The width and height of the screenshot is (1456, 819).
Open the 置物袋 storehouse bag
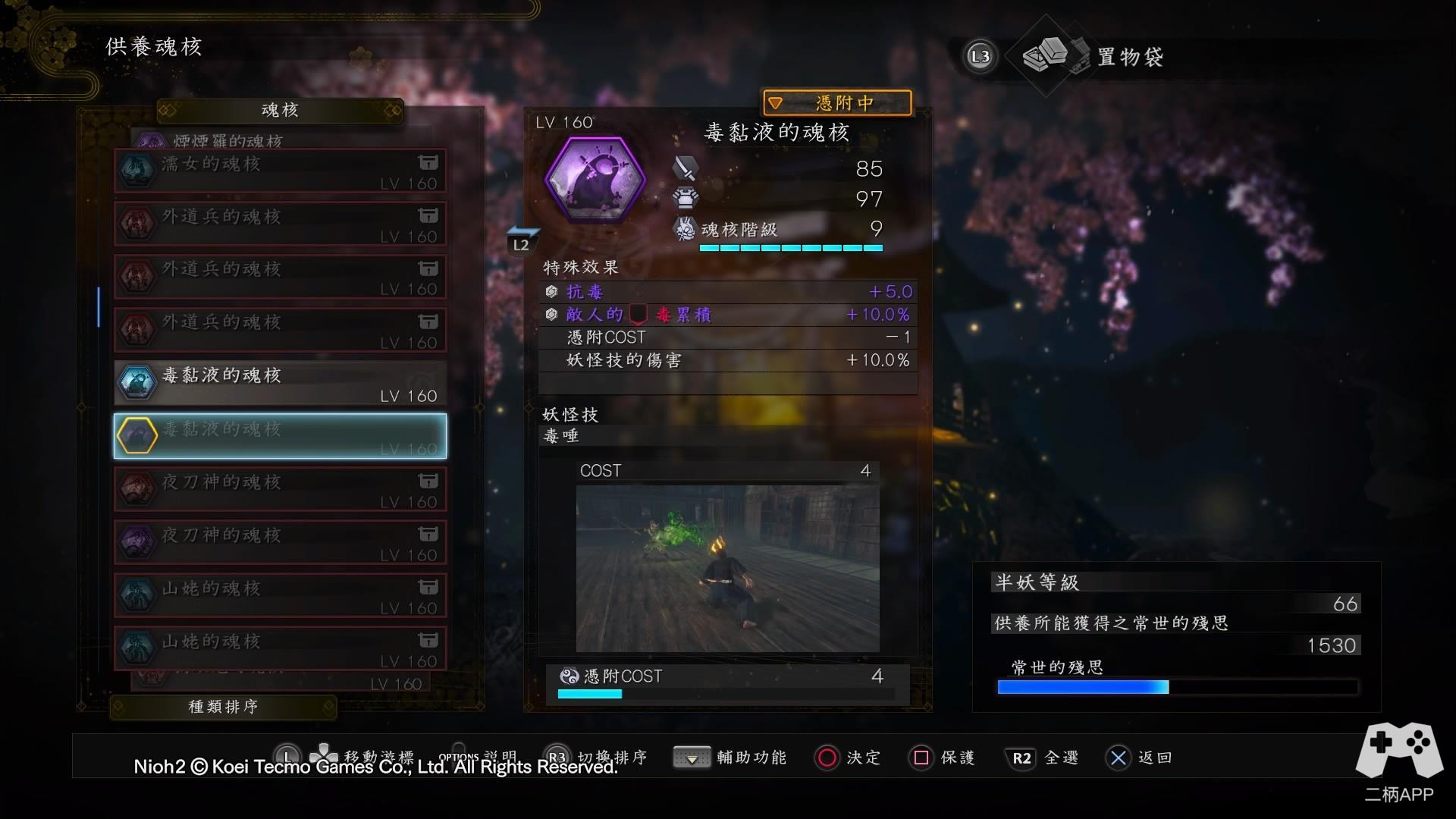(x=1092, y=56)
